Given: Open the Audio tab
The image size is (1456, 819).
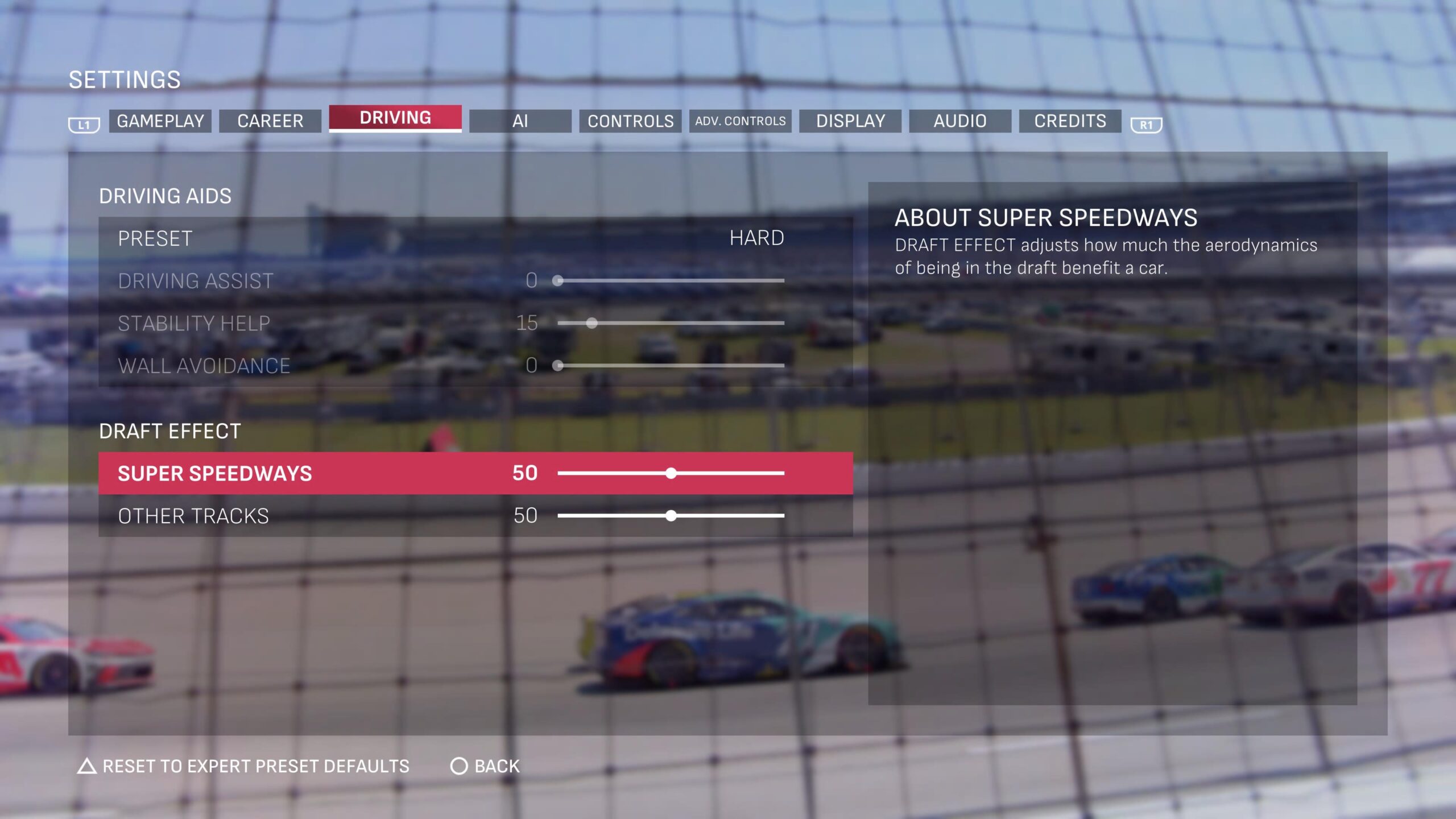Looking at the screenshot, I should 960,121.
